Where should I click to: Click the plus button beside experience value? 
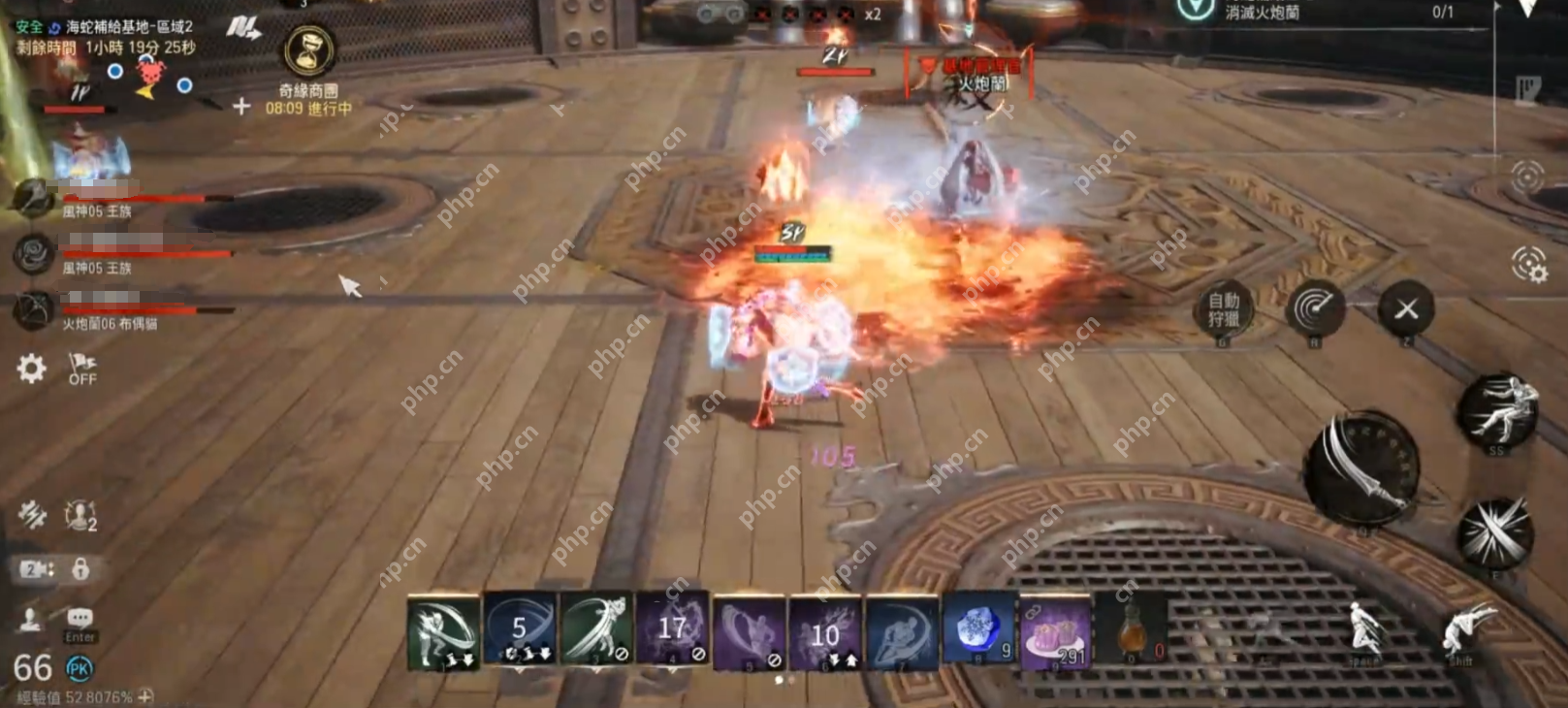point(145,696)
